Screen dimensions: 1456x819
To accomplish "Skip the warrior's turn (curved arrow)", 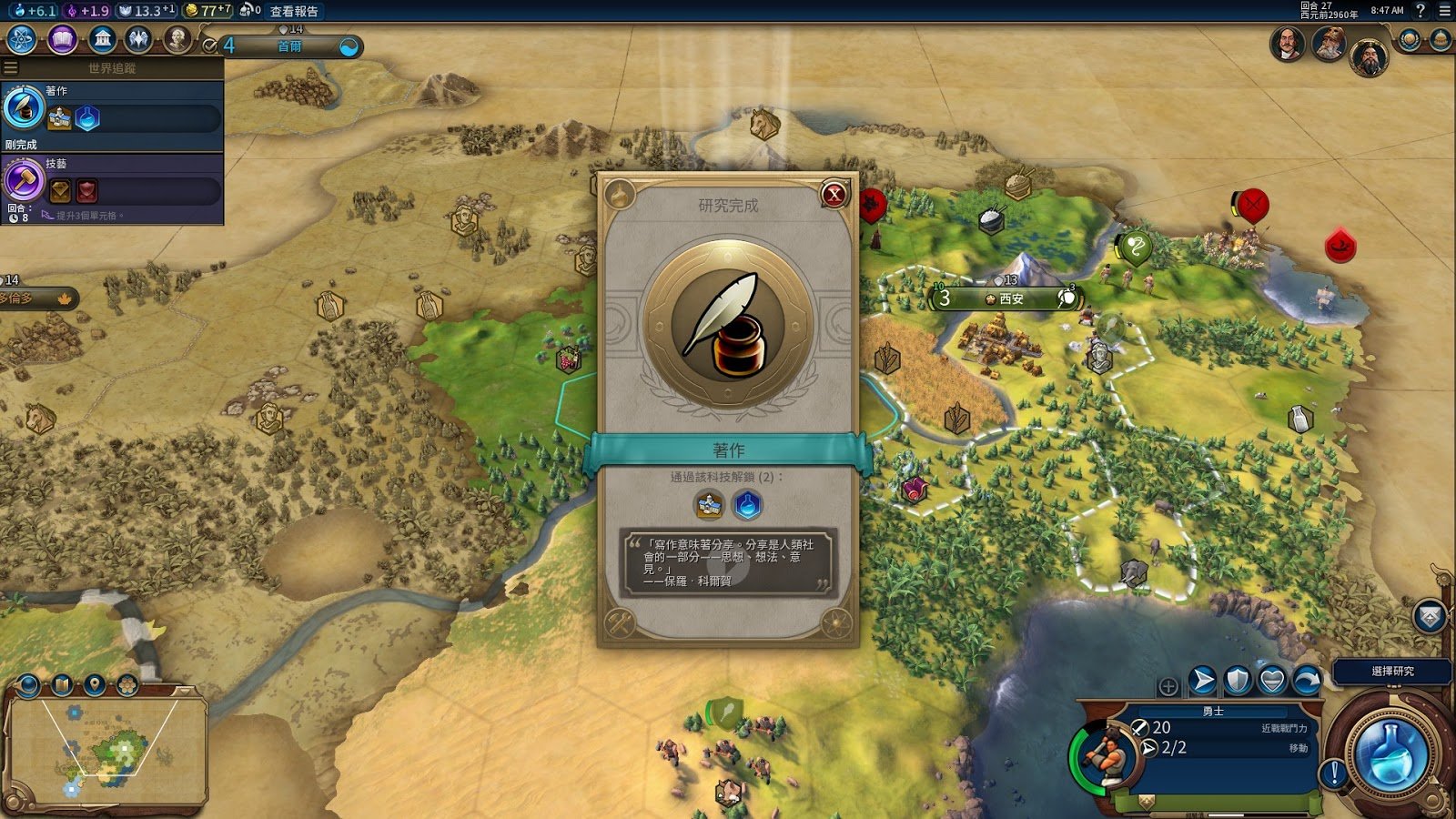I will pos(1307,680).
